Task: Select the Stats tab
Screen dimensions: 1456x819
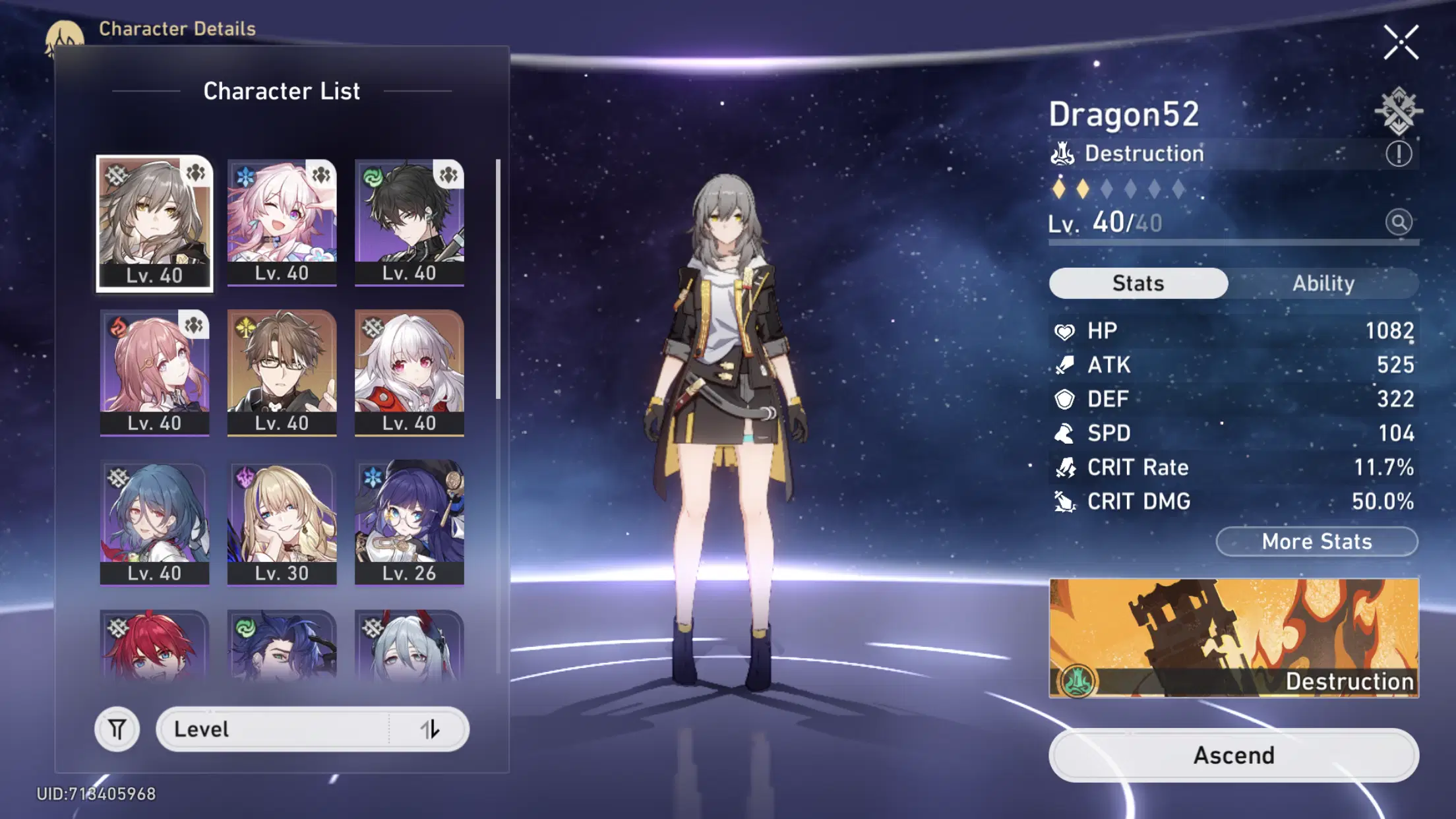Action: [1137, 283]
